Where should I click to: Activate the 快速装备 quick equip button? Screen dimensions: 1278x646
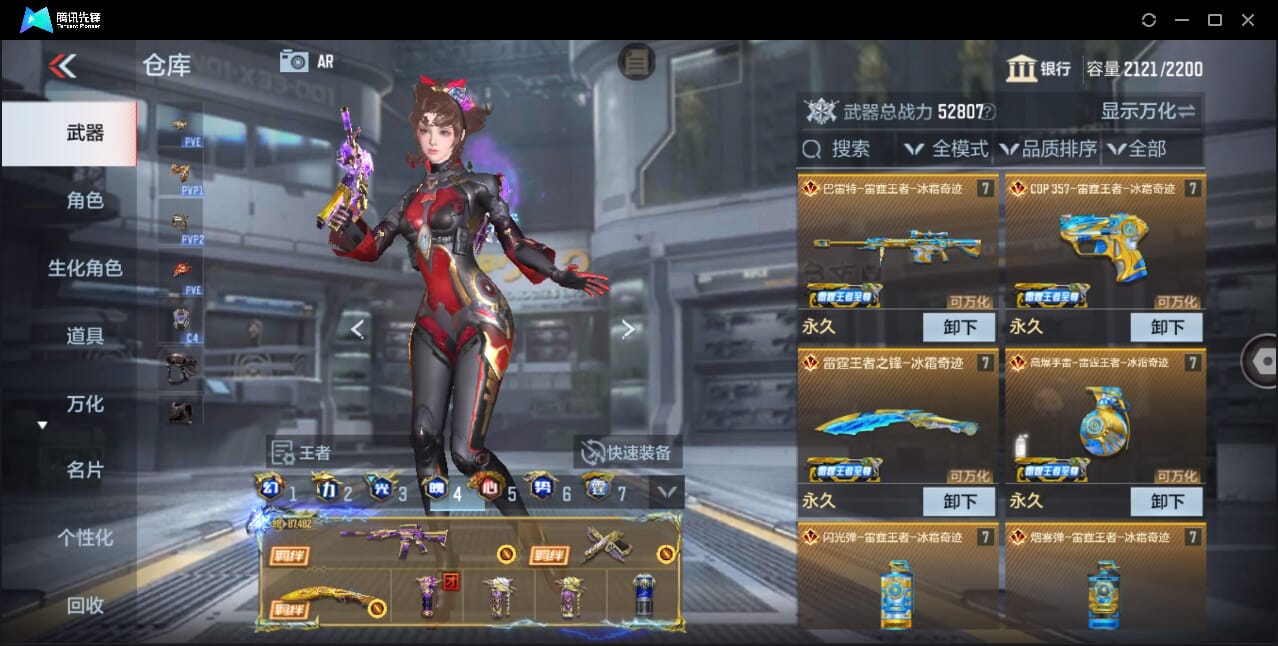[627, 452]
